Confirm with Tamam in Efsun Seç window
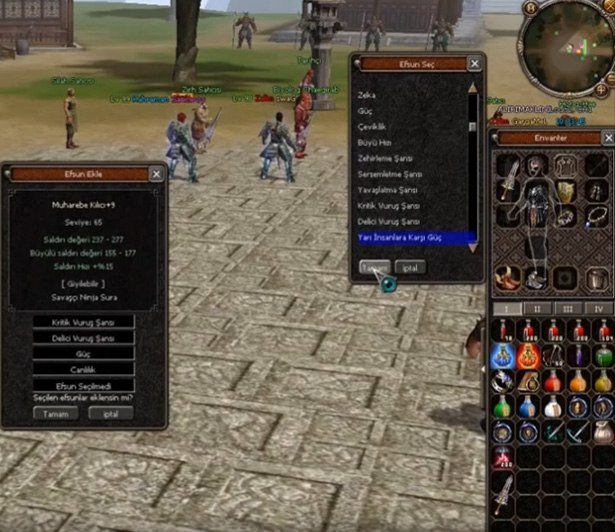Image resolution: width=615 pixels, height=532 pixels. click(x=375, y=267)
